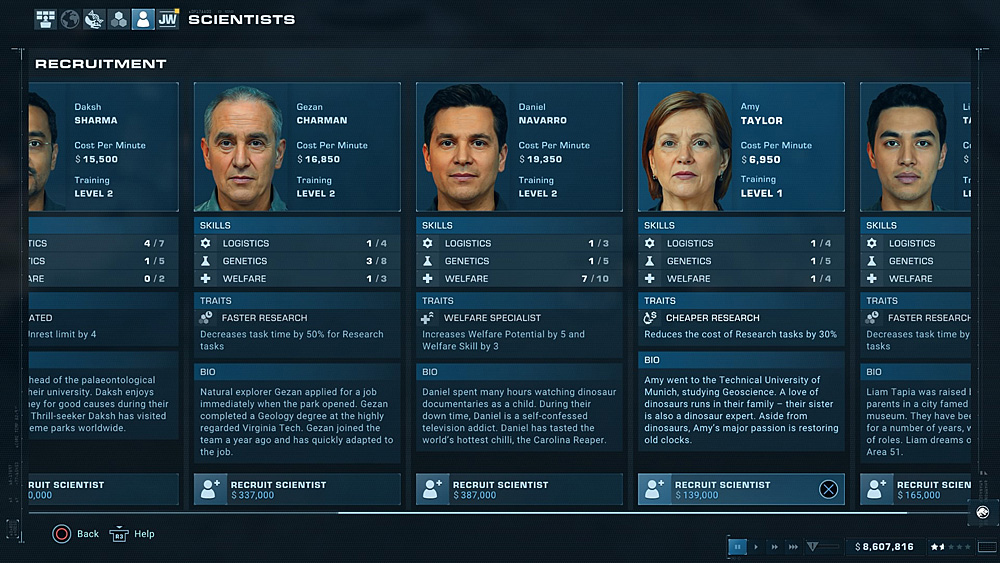
Task: Open the JW database tab
Action: 167,19
